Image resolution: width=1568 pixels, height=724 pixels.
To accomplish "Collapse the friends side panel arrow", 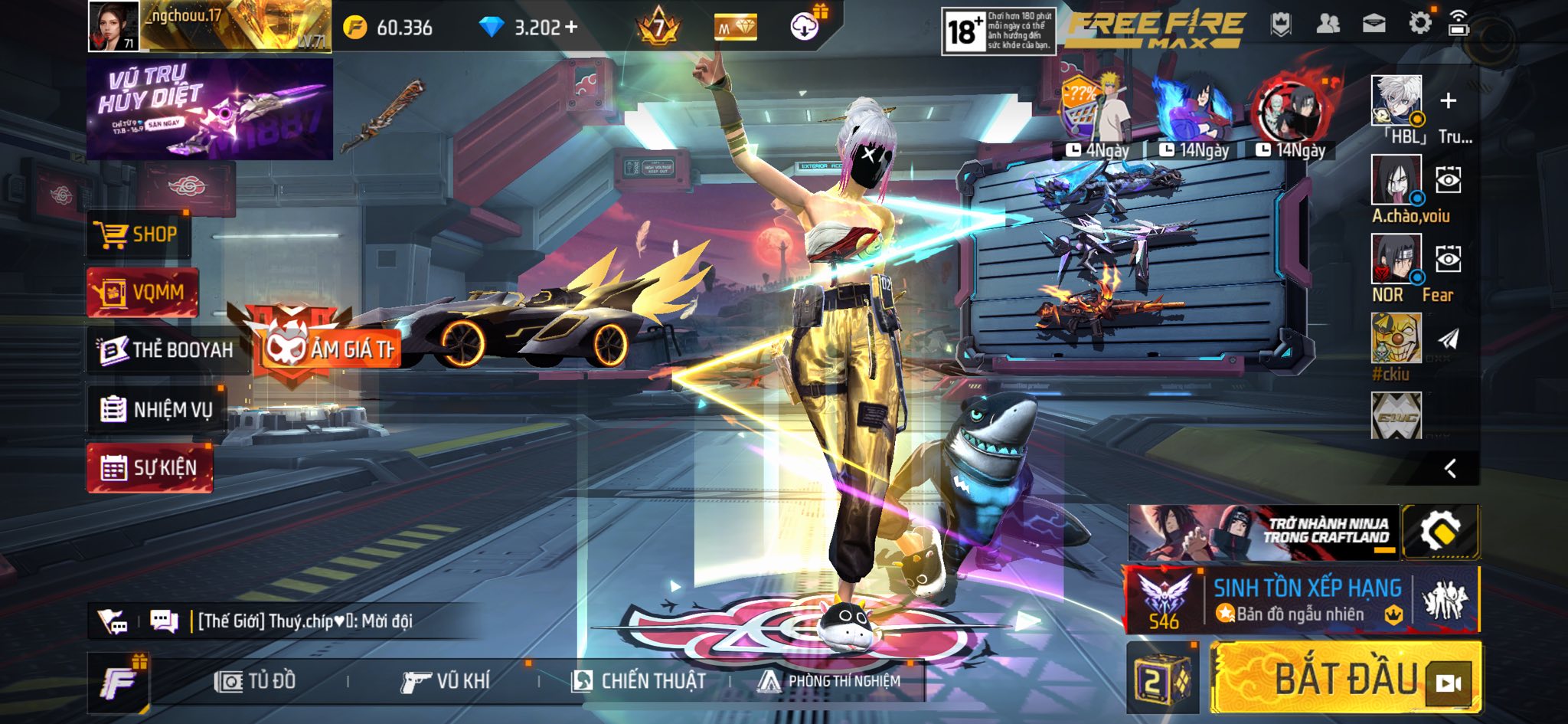I will 1450,469.
